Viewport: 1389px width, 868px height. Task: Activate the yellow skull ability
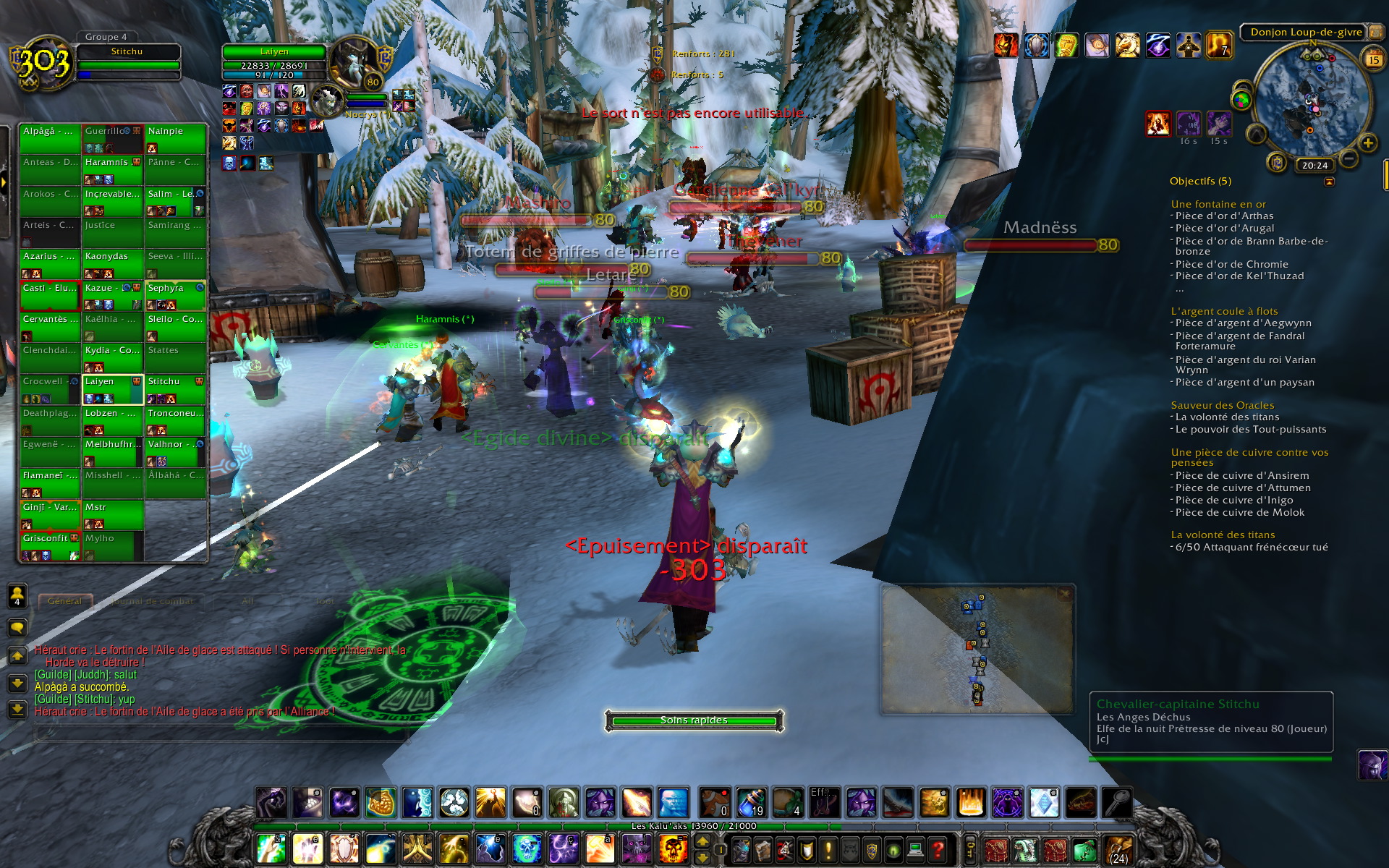673,848
